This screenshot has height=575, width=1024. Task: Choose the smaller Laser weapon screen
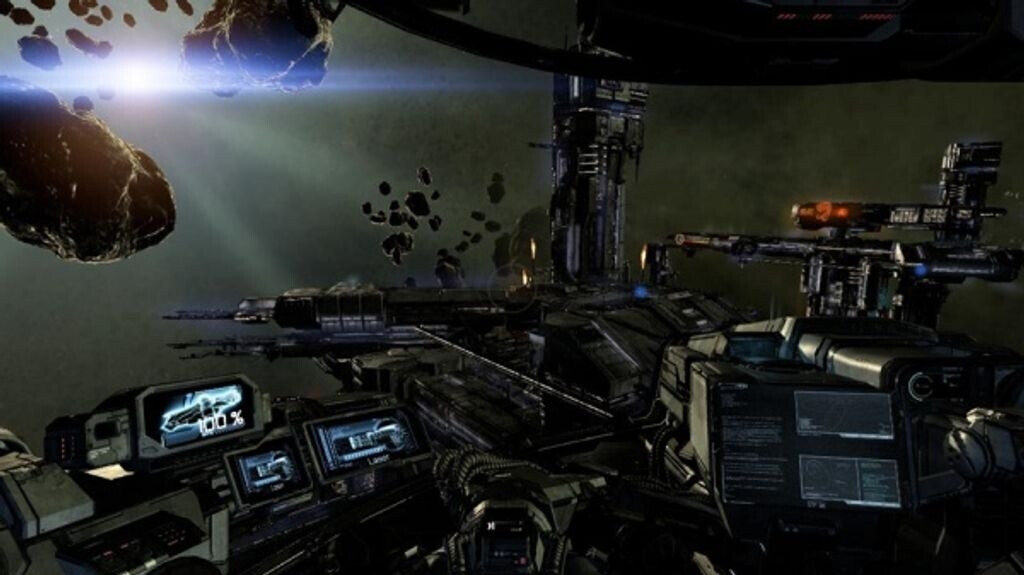[267, 468]
